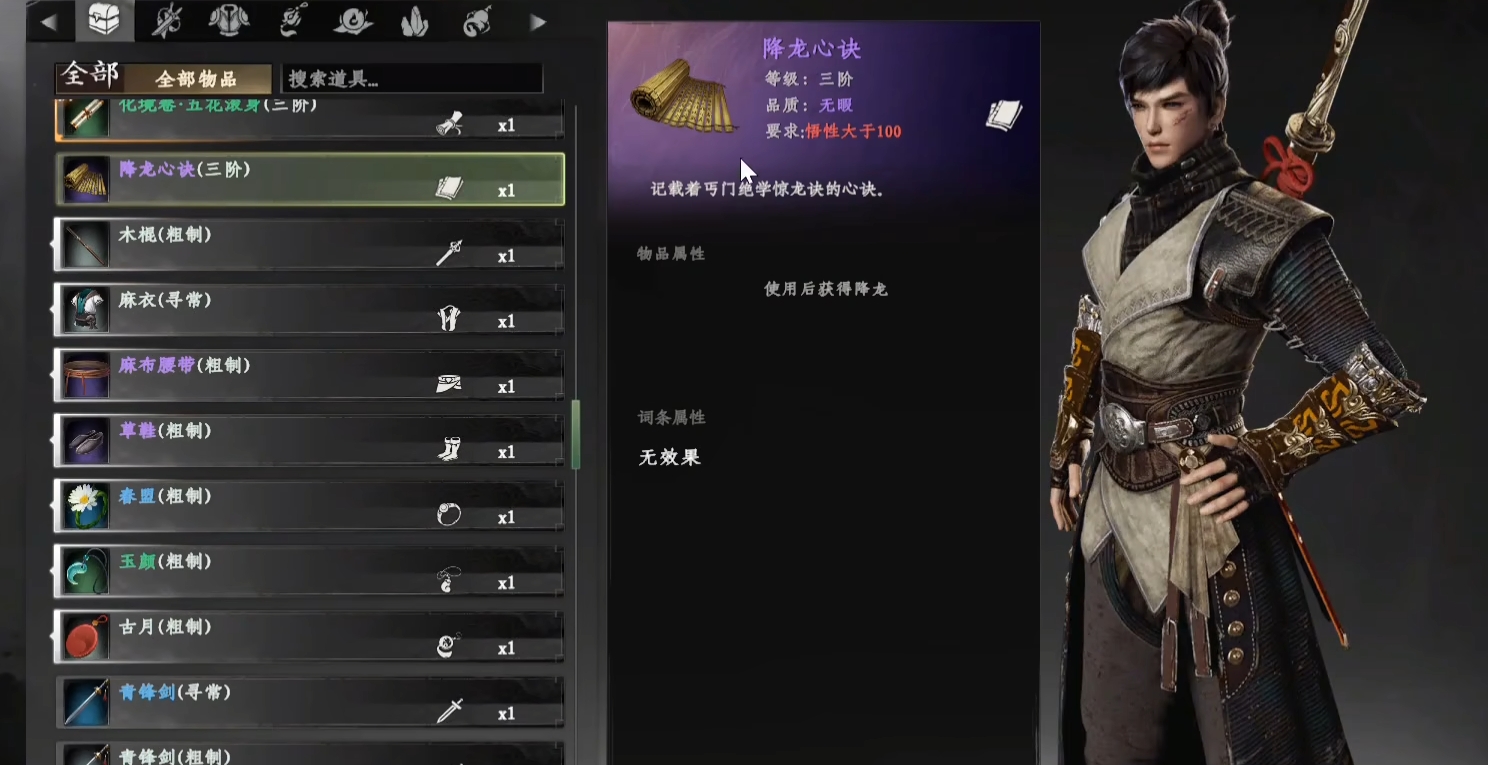Open the crystal materials category icon

415,18
